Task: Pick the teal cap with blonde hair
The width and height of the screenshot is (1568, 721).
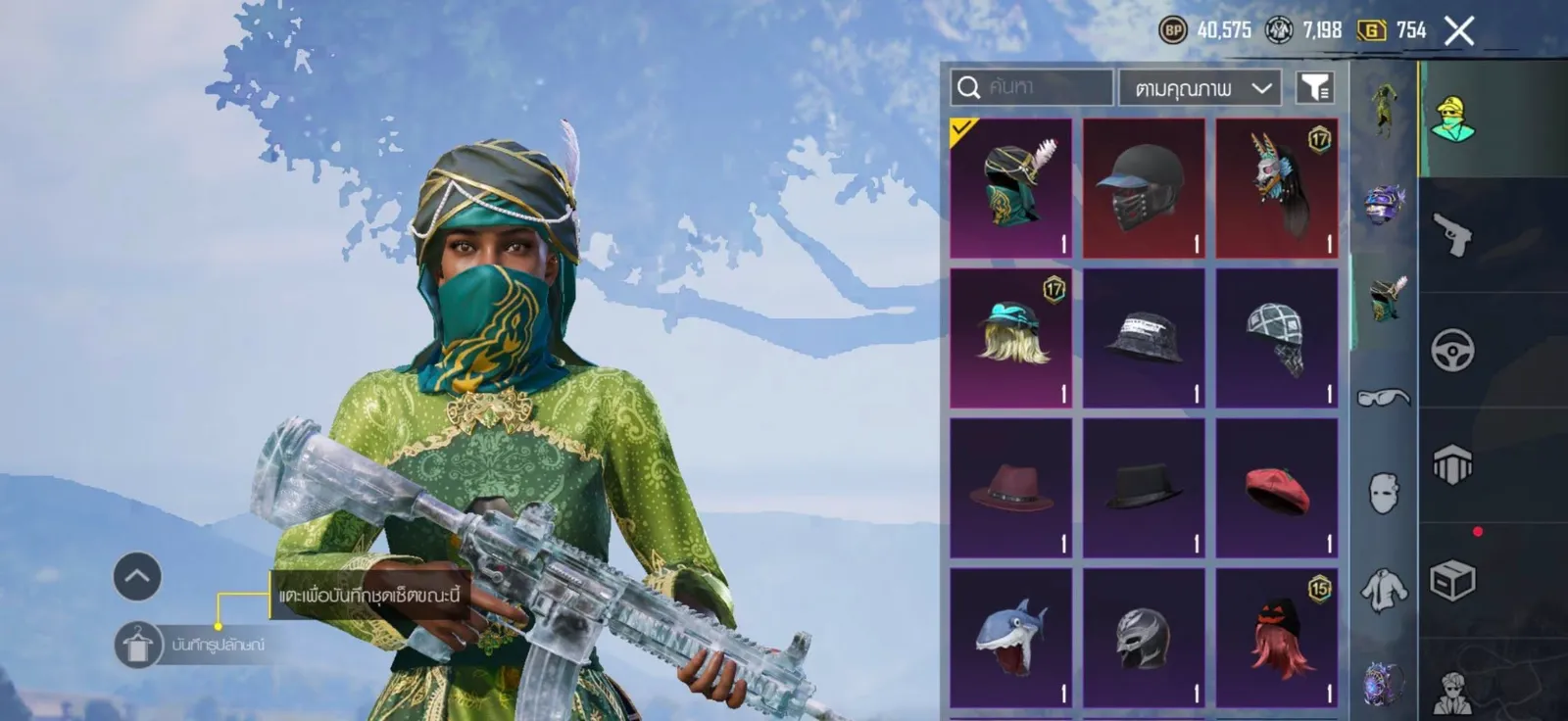Action: 1010,338
